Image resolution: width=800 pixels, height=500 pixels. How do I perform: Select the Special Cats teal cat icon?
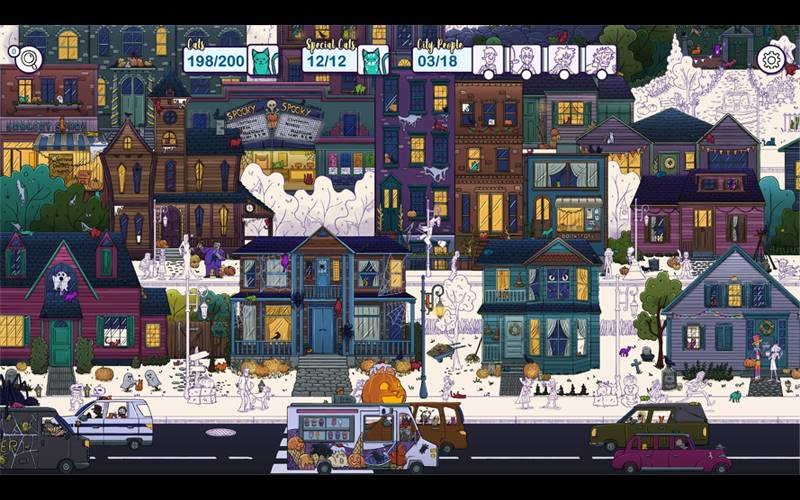coord(372,61)
